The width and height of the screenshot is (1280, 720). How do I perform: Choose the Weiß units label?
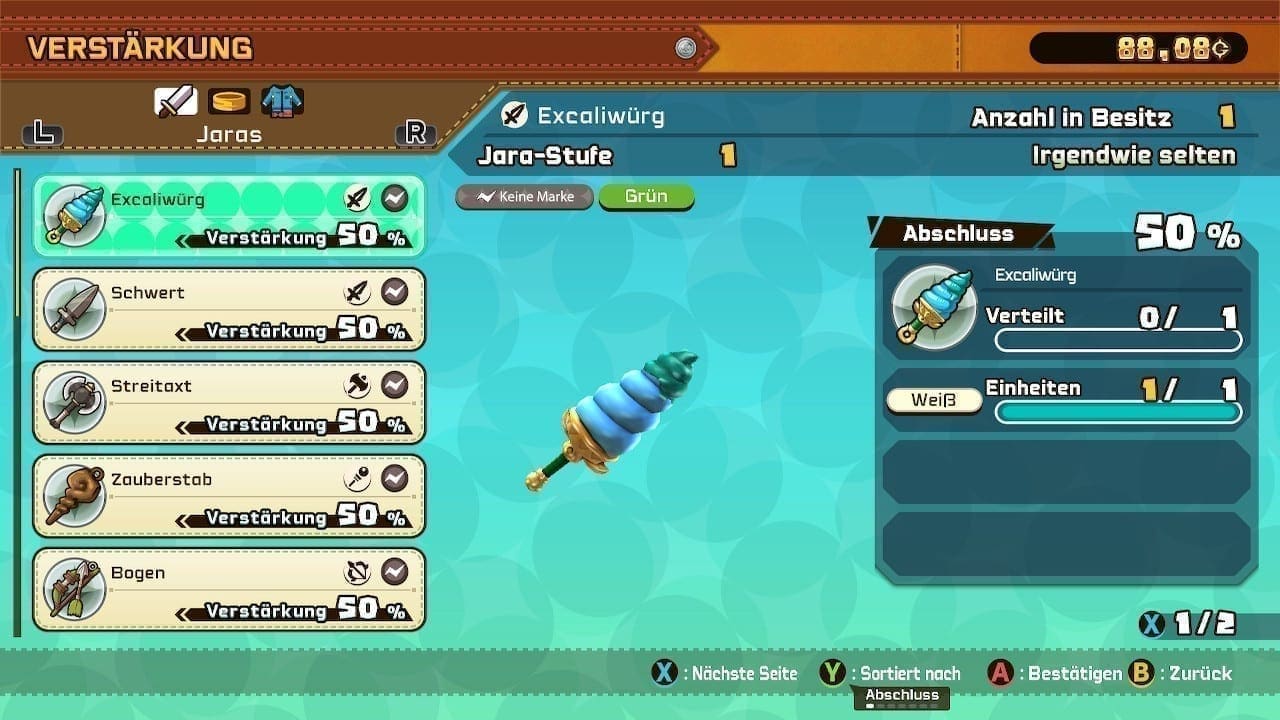[933, 401]
